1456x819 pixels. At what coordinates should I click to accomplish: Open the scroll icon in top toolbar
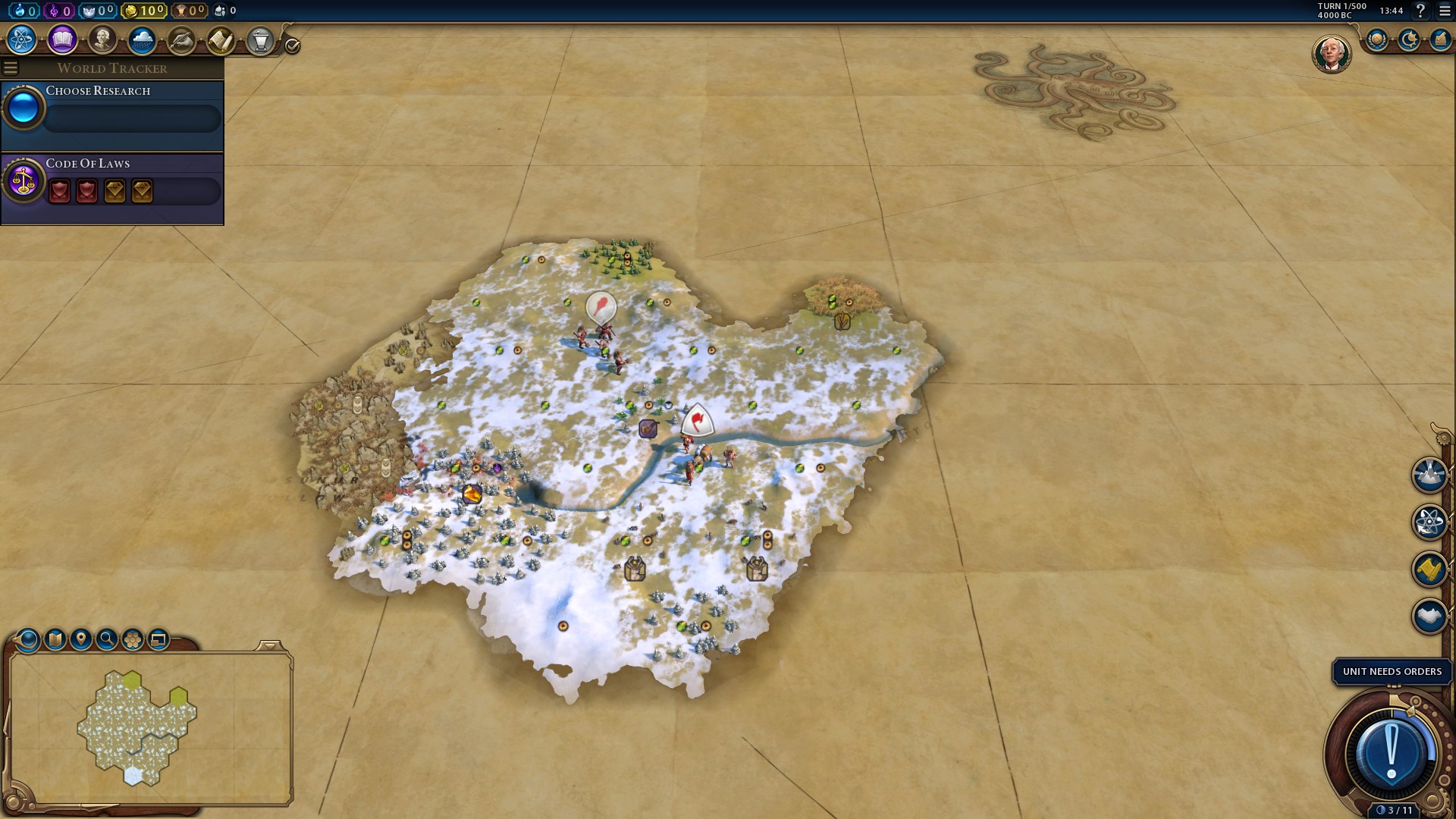(221, 39)
